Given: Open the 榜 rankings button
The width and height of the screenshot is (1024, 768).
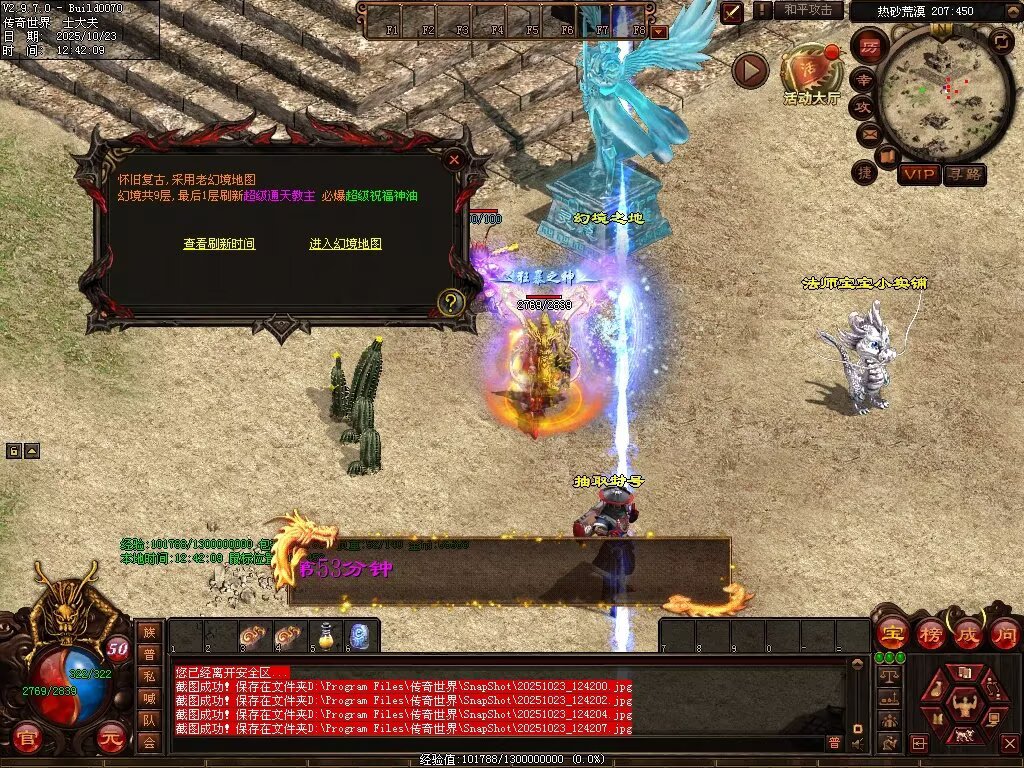Looking at the screenshot, I should tap(930, 633).
